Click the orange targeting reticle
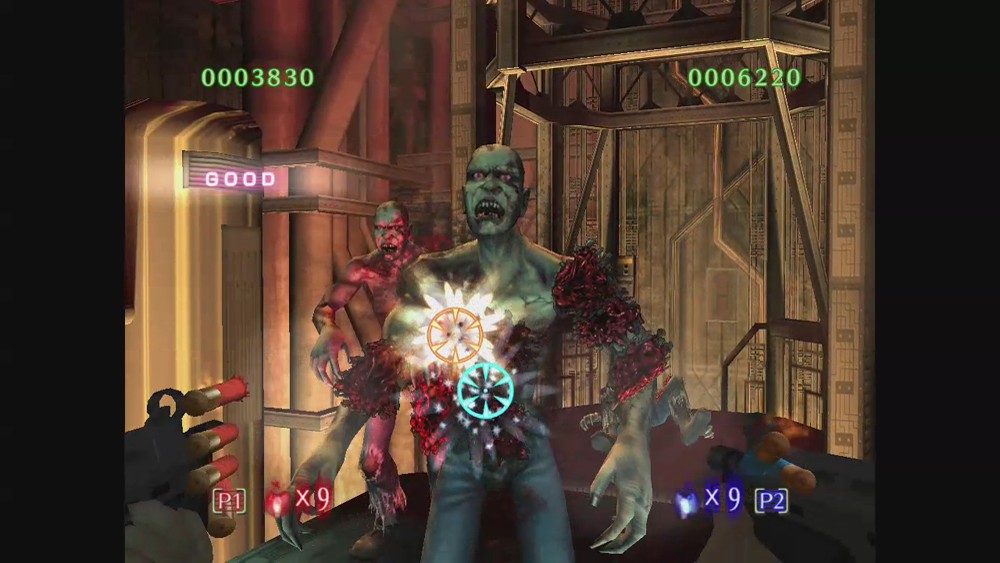1000x563 pixels. coord(455,334)
